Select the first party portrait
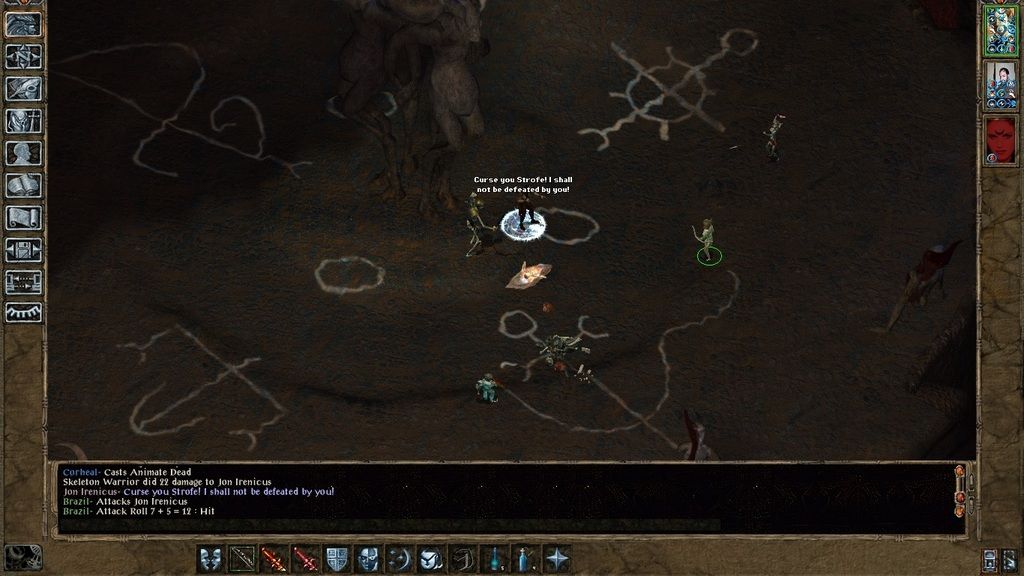This screenshot has width=1024, height=576. 1000,29
